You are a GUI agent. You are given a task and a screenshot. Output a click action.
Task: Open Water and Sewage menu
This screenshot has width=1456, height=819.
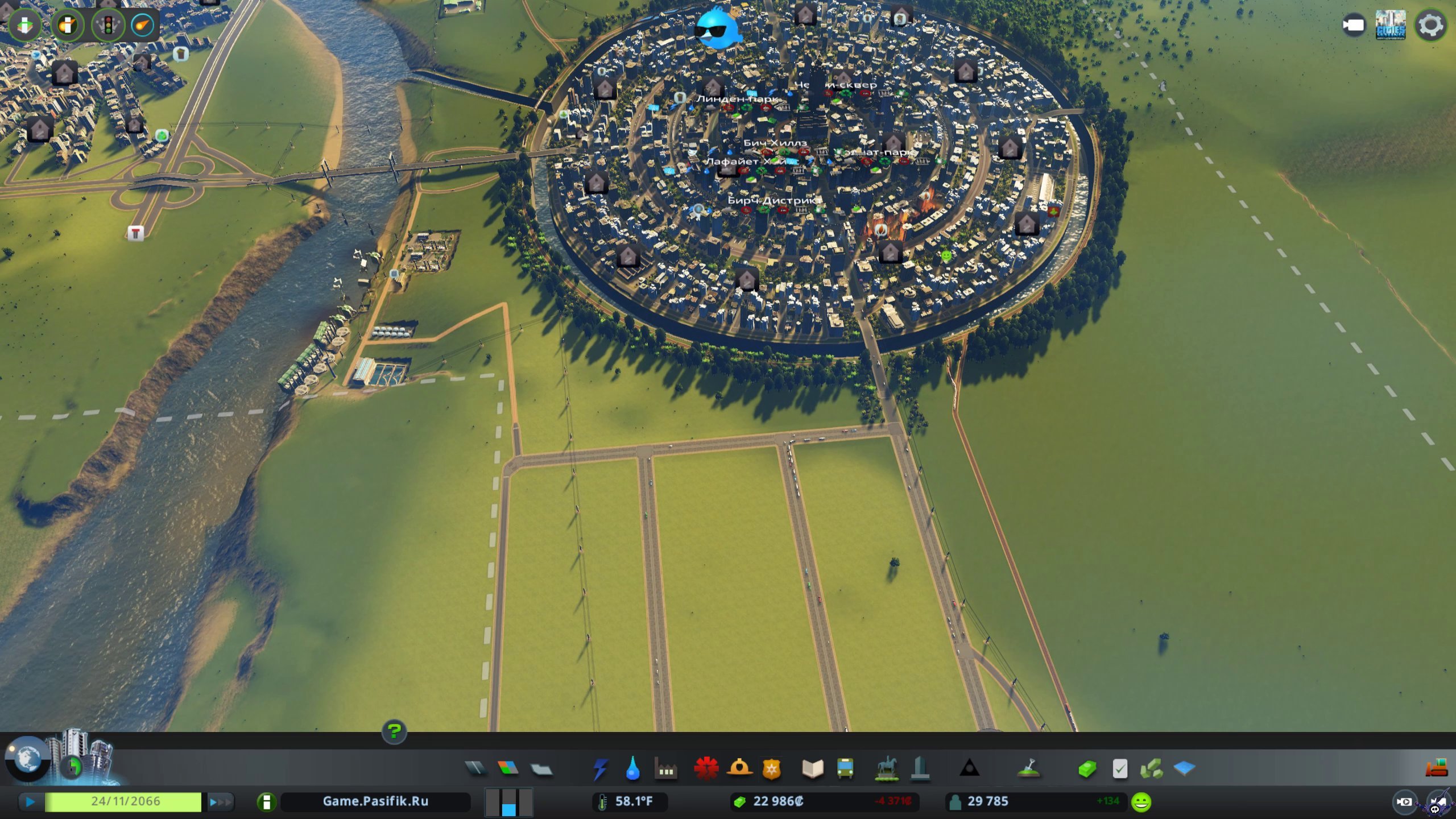tap(632, 769)
